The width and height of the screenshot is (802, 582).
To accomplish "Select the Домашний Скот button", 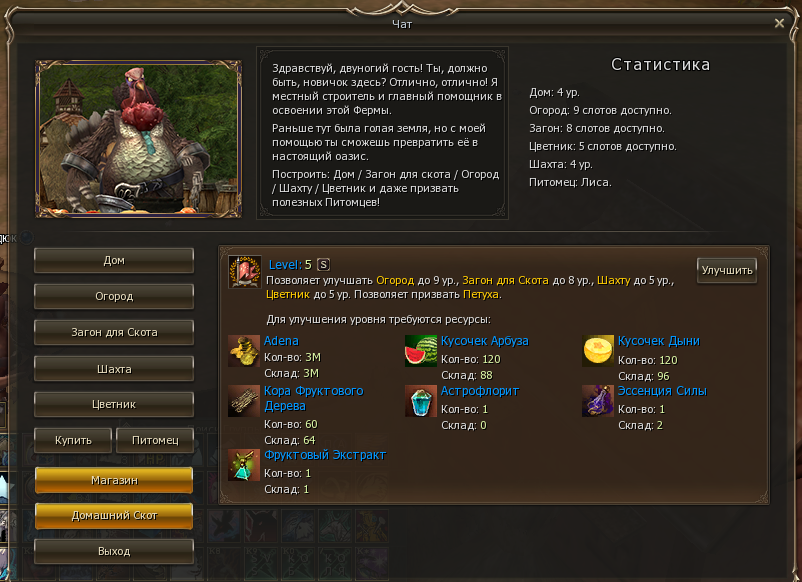I will (x=114, y=515).
